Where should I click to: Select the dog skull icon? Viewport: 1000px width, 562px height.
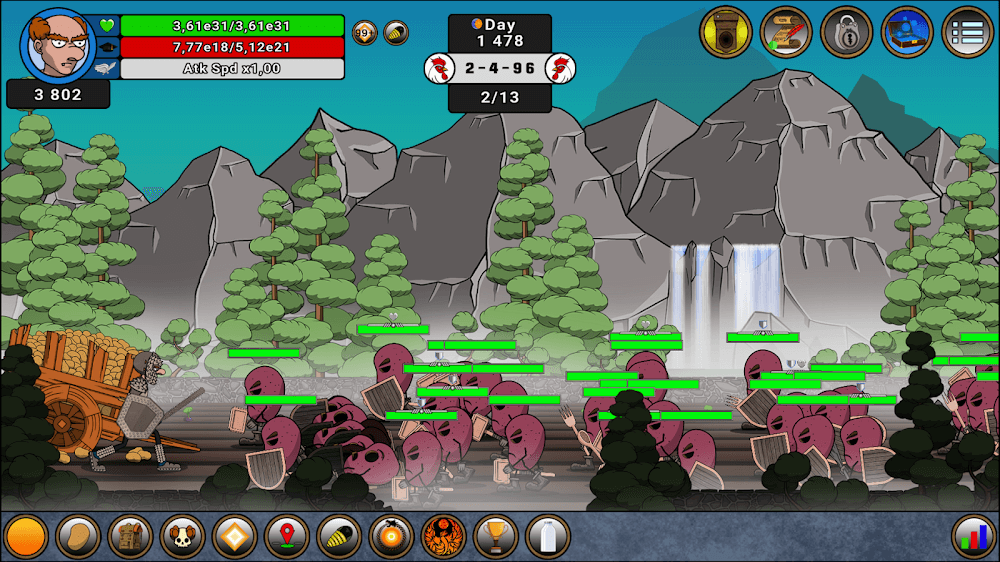click(x=182, y=536)
